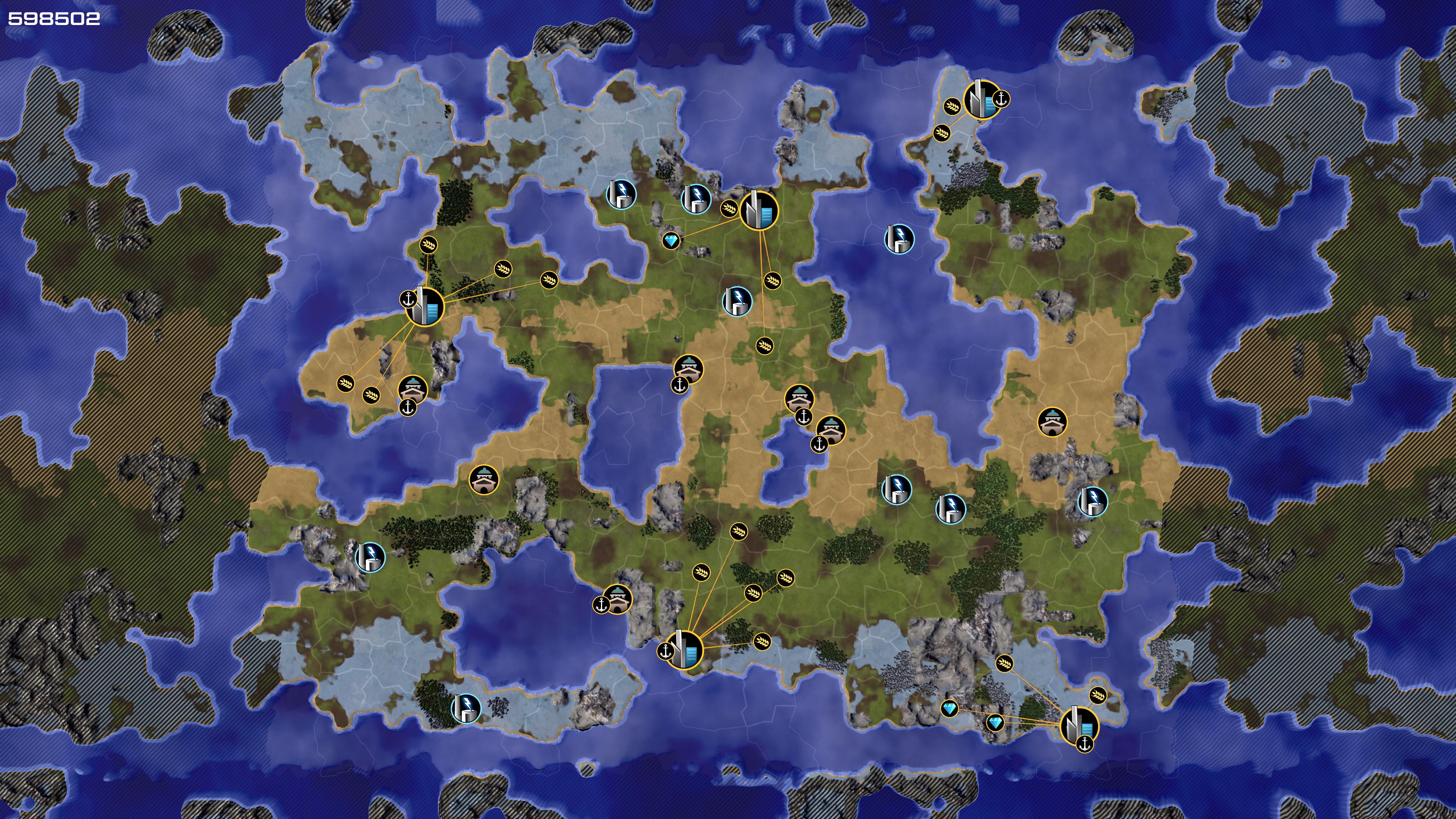Select the diamond resource linked to the anchorless city
This screenshot has height=819, width=1456.
pos(671,242)
